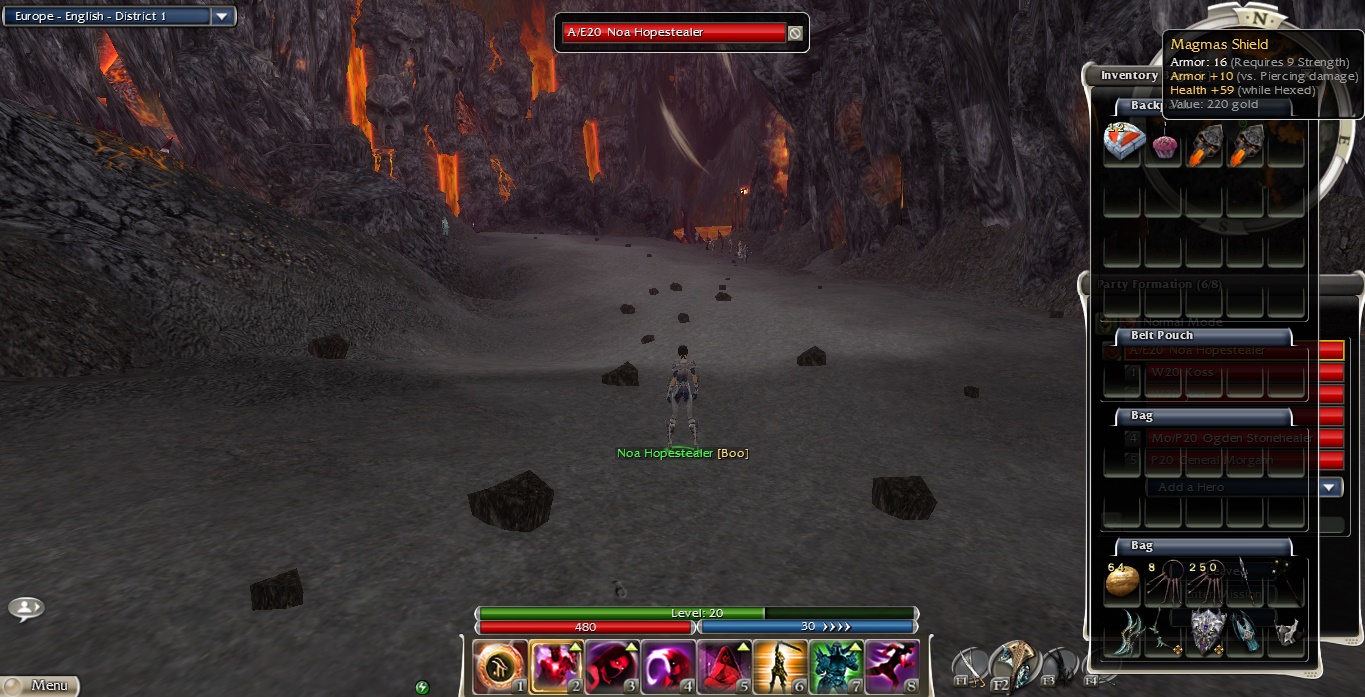Activate the purple crescent skill in slot 4
This screenshot has width=1365, height=697.
[668, 667]
